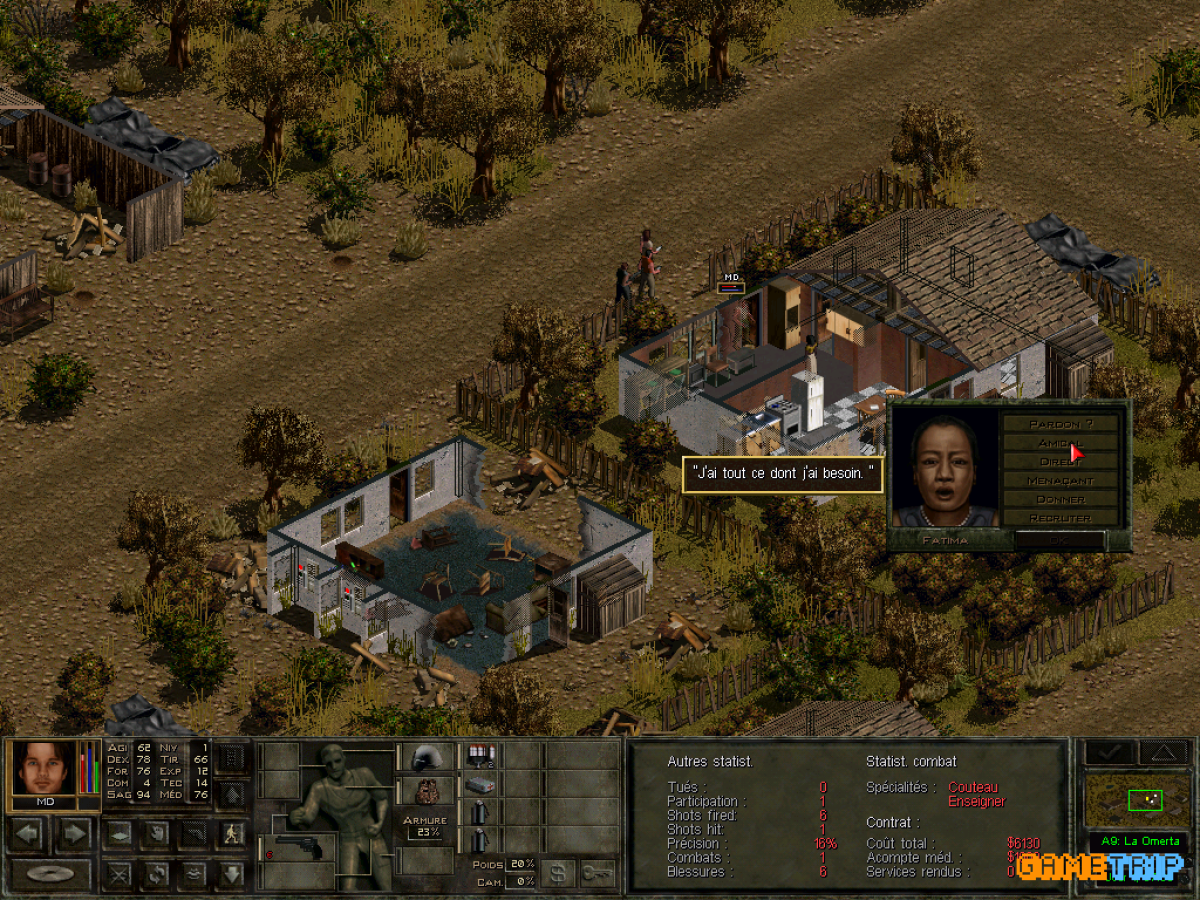The image size is (1200, 900).
Task: Click the Donner option to give an item
Action: pyautogui.click(x=1060, y=499)
